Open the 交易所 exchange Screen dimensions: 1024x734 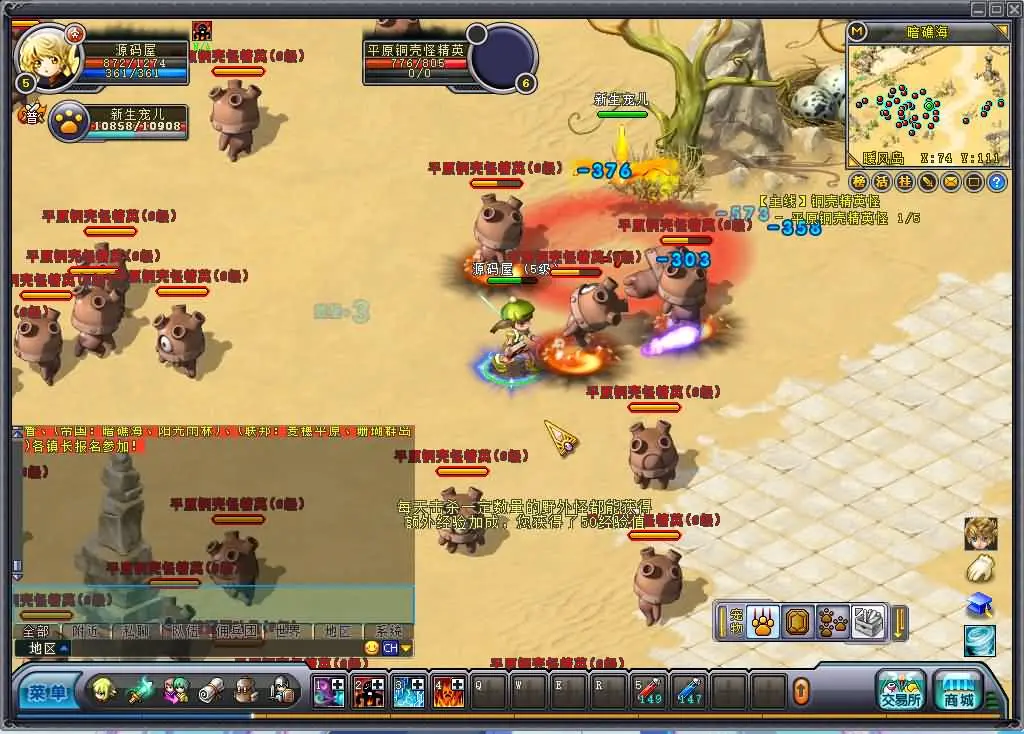900,690
